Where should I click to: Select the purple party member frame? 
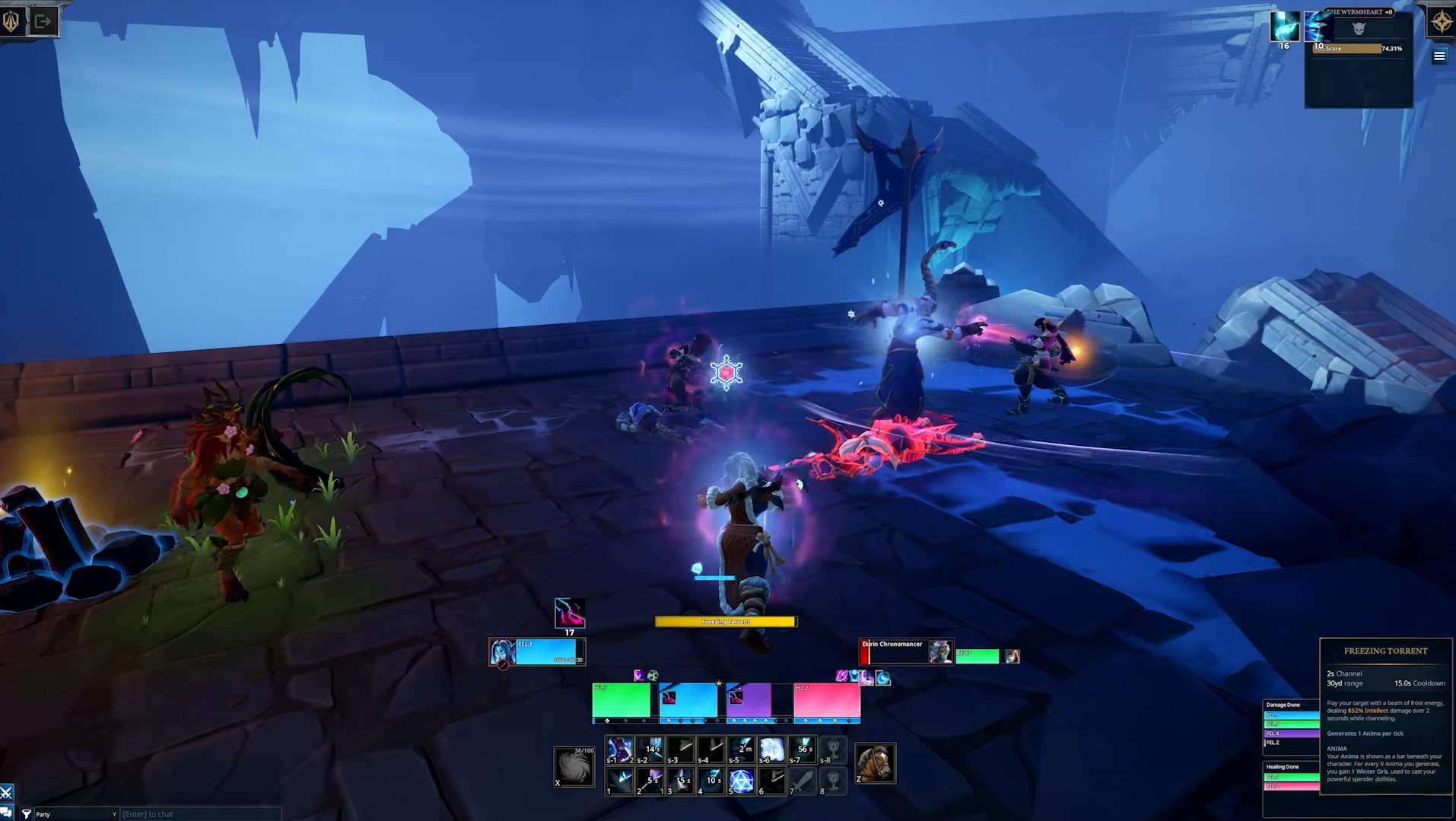pyautogui.click(x=749, y=701)
